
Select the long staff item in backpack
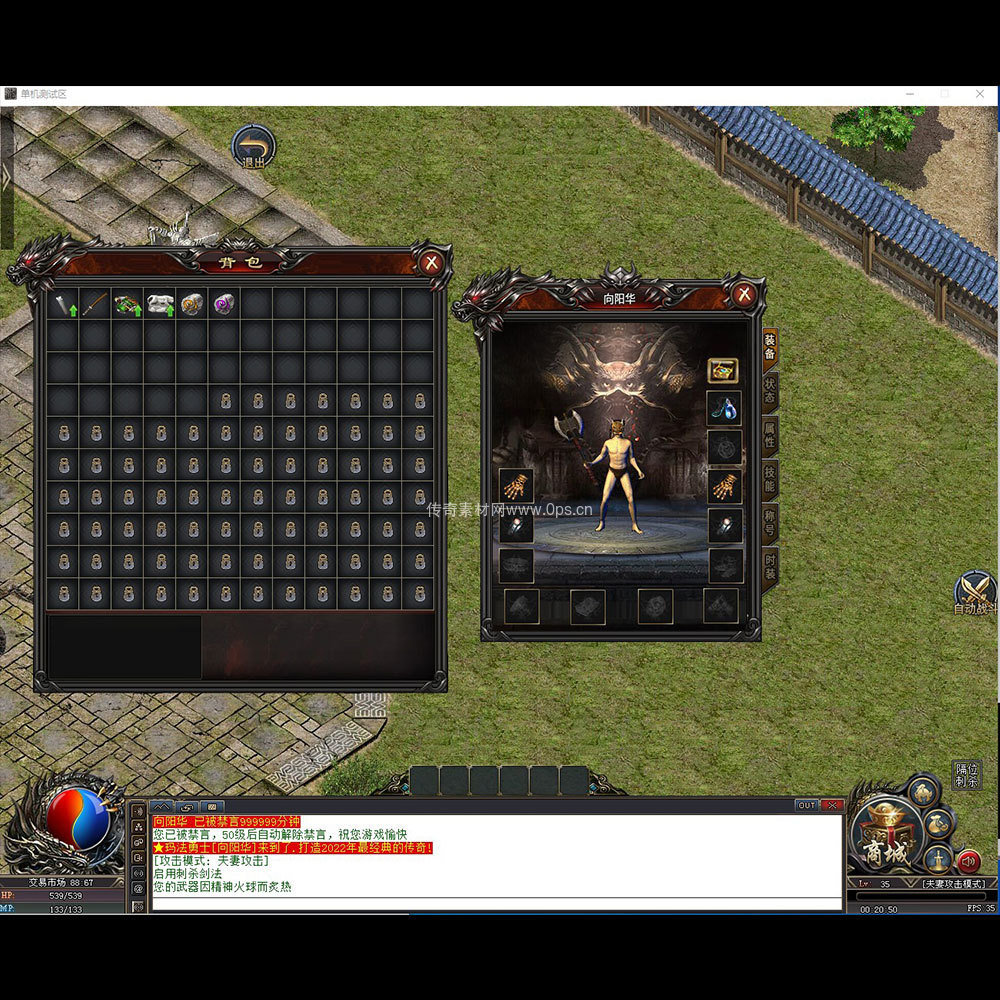coord(95,304)
